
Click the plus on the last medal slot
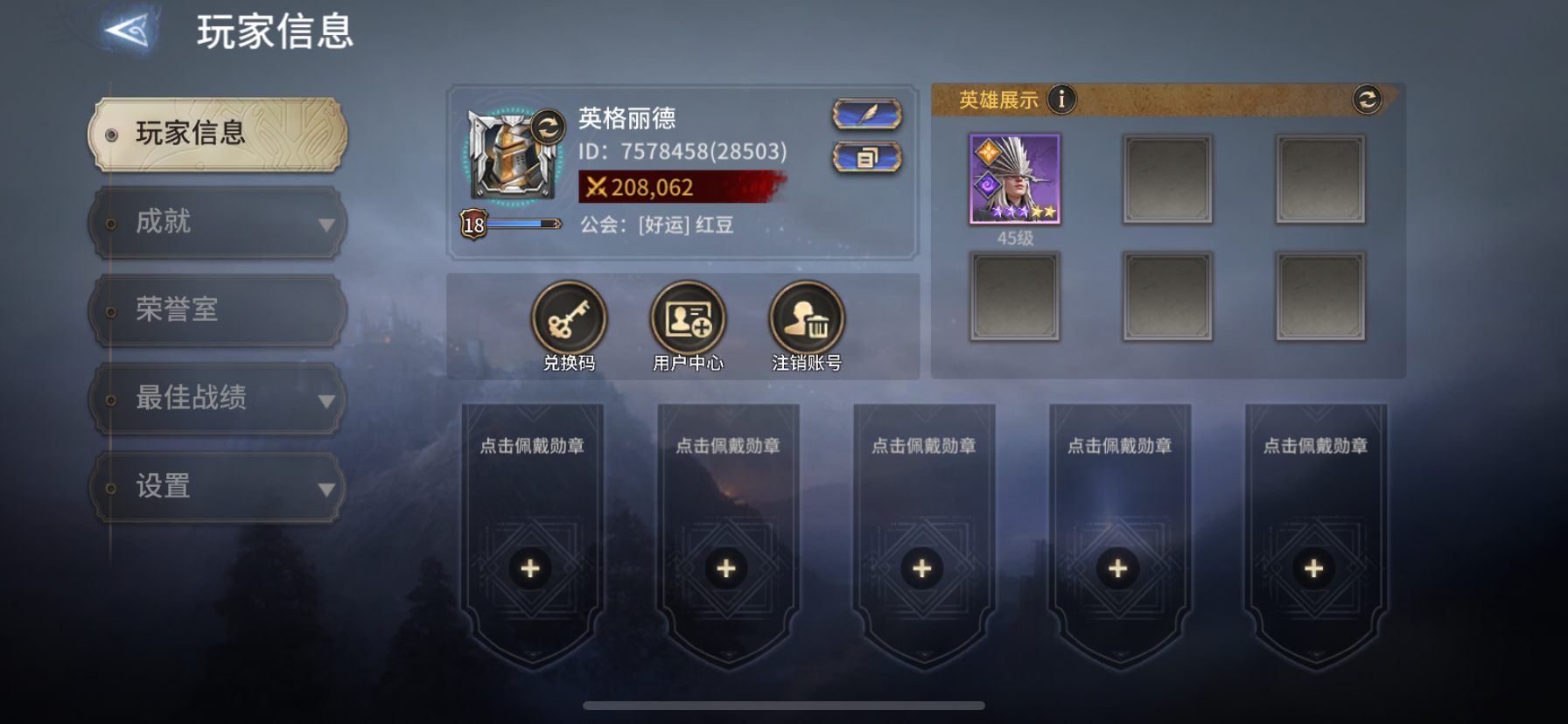[1312, 568]
